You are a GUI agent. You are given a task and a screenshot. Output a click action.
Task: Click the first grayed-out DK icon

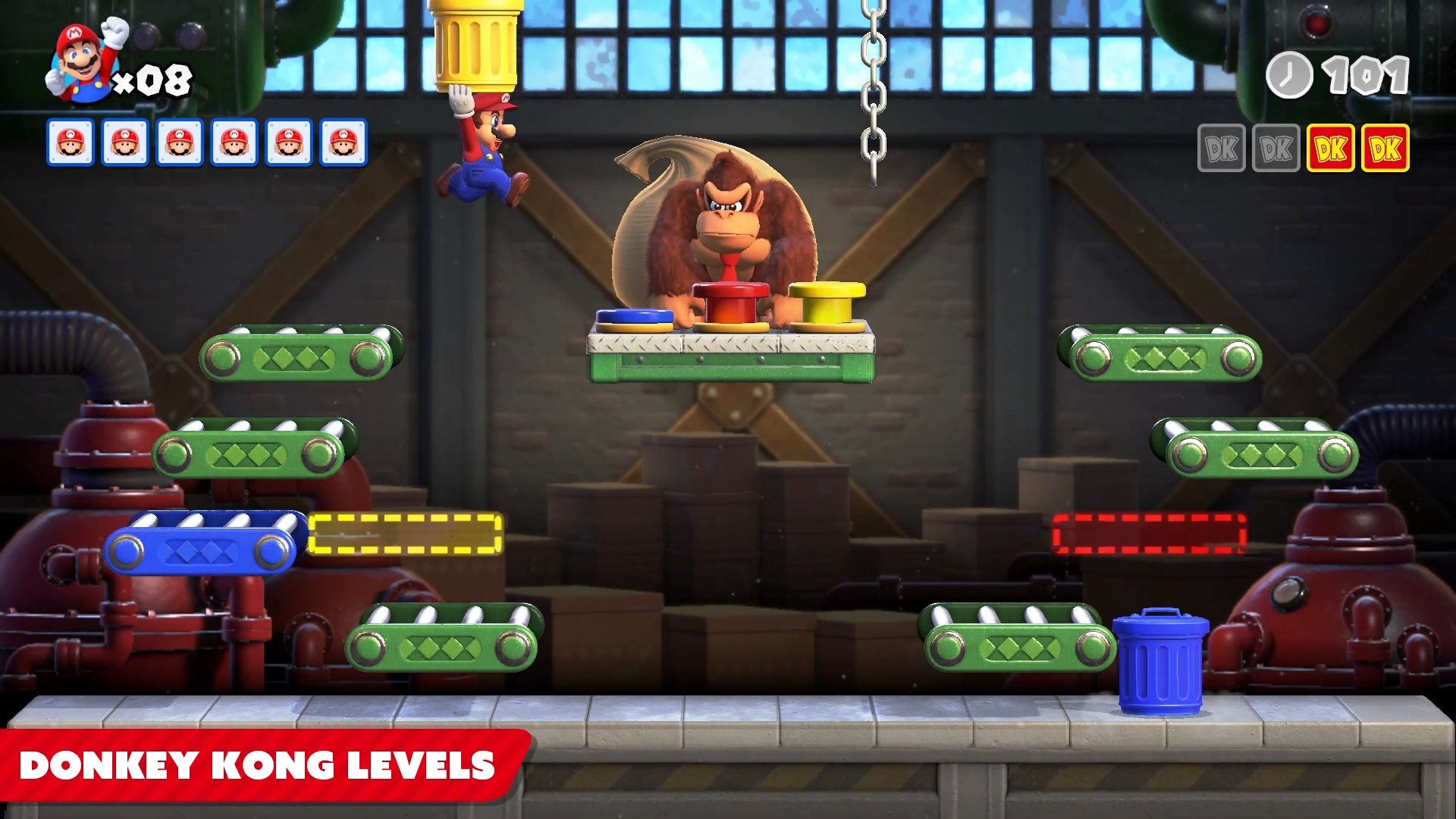pyautogui.click(x=1222, y=149)
